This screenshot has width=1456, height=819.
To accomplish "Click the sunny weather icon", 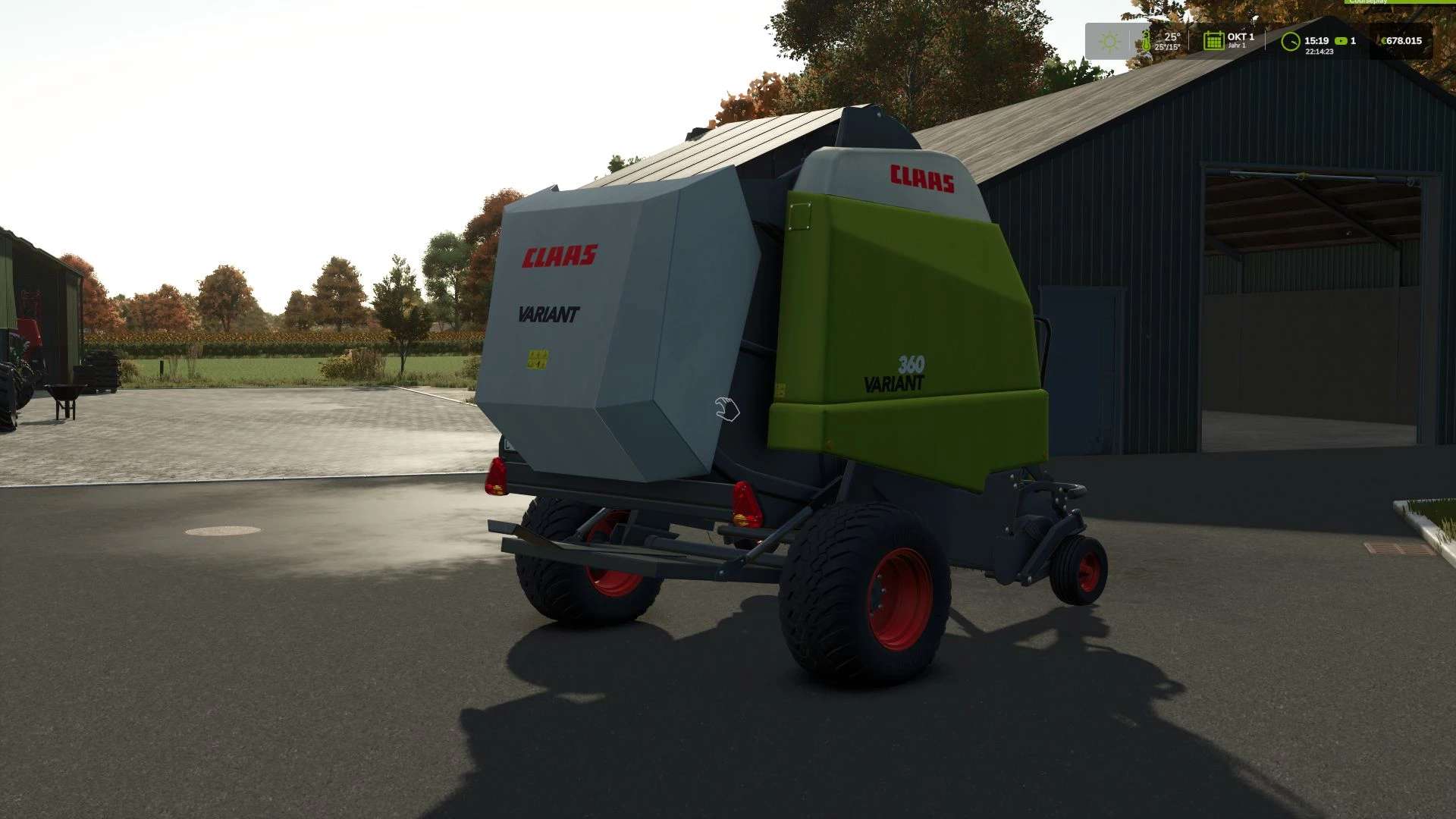I will pyautogui.click(x=1109, y=40).
